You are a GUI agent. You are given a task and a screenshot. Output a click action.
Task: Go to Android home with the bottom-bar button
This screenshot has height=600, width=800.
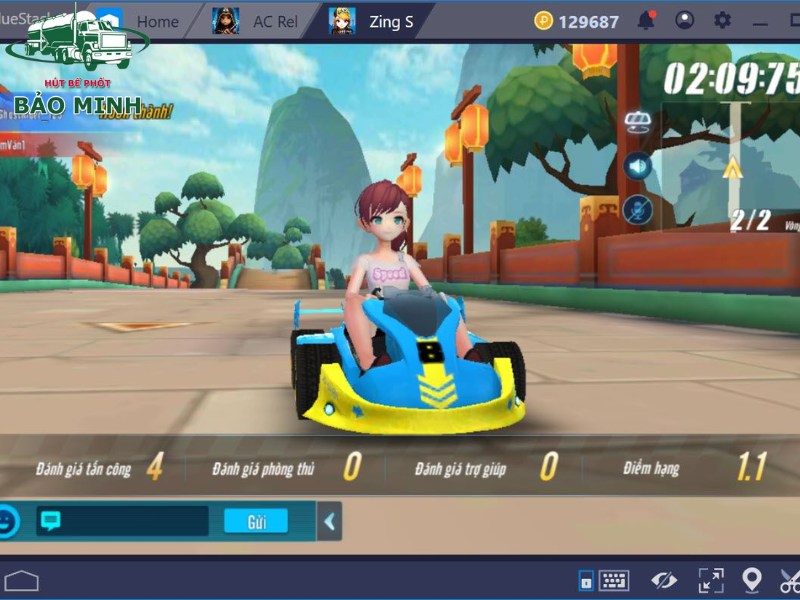tap(21, 580)
